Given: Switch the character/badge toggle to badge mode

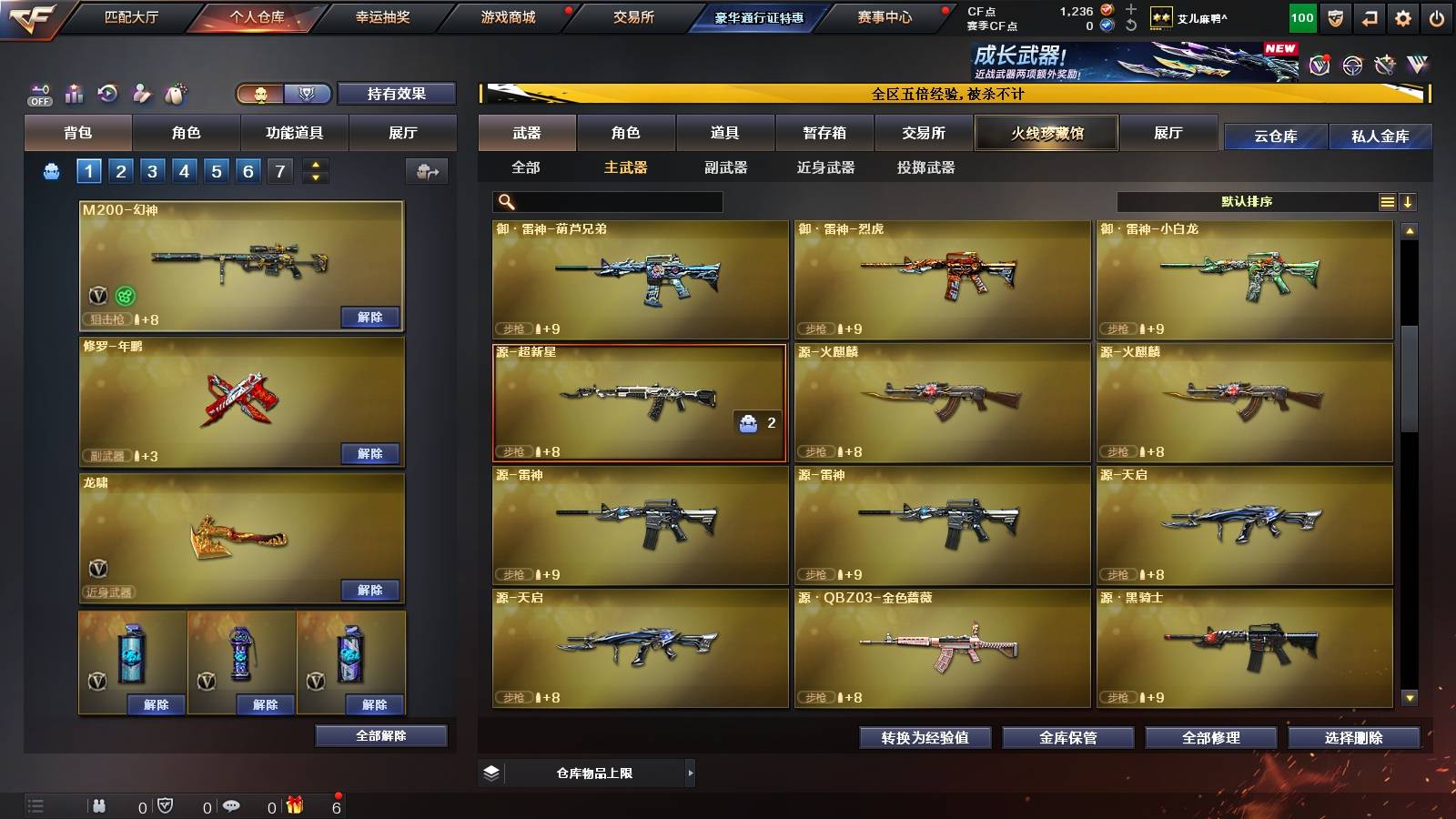Looking at the screenshot, I should (x=308, y=94).
